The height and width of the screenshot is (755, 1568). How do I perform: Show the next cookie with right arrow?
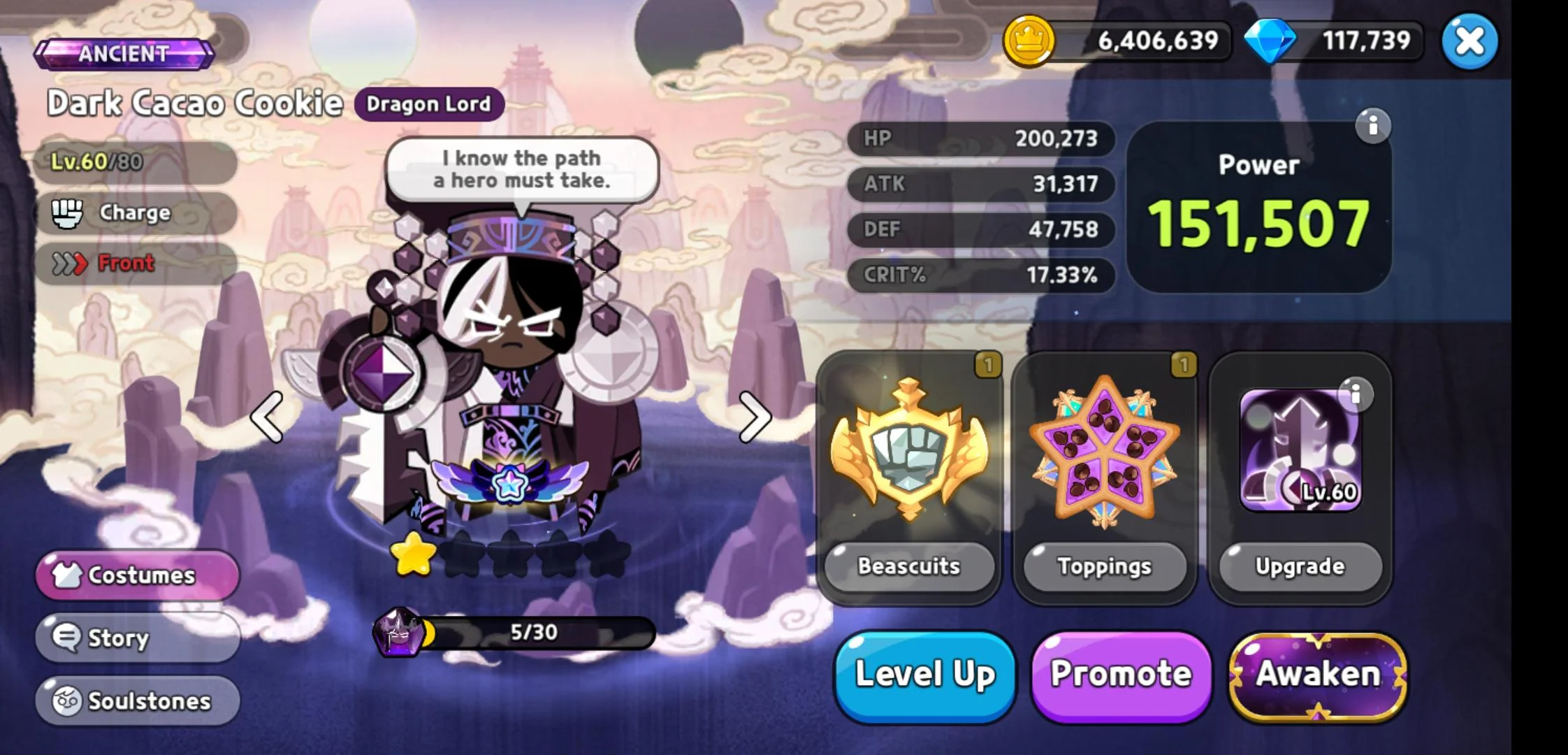click(x=755, y=417)
